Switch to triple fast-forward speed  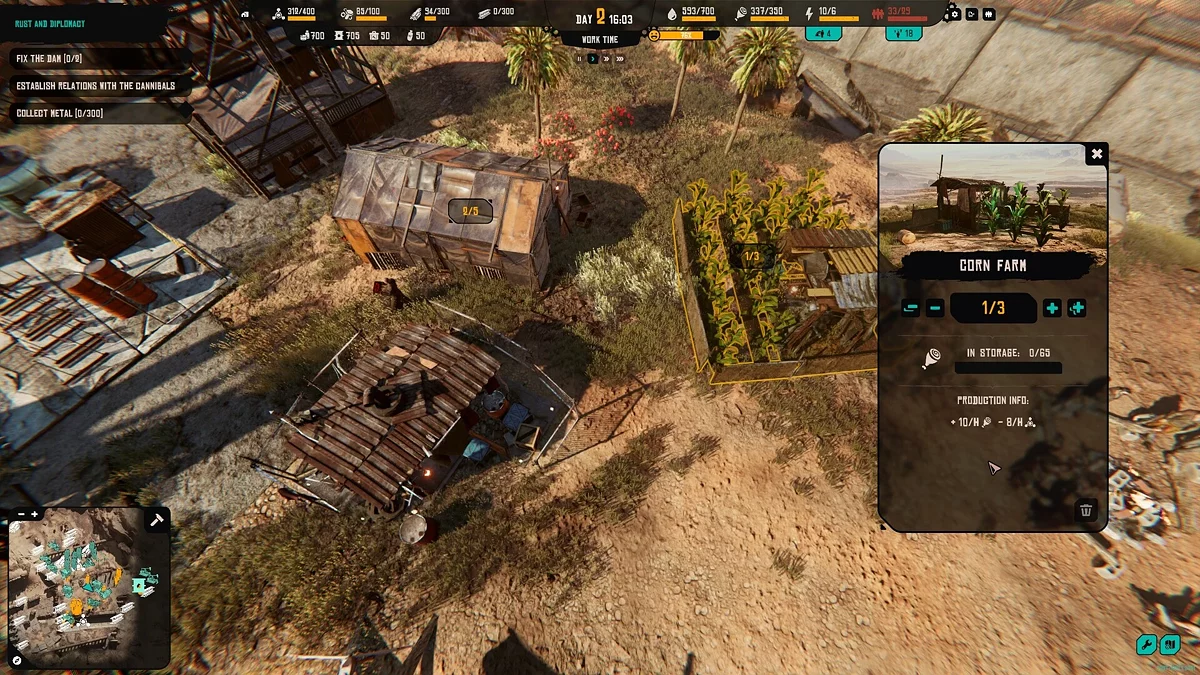point(621,59)
